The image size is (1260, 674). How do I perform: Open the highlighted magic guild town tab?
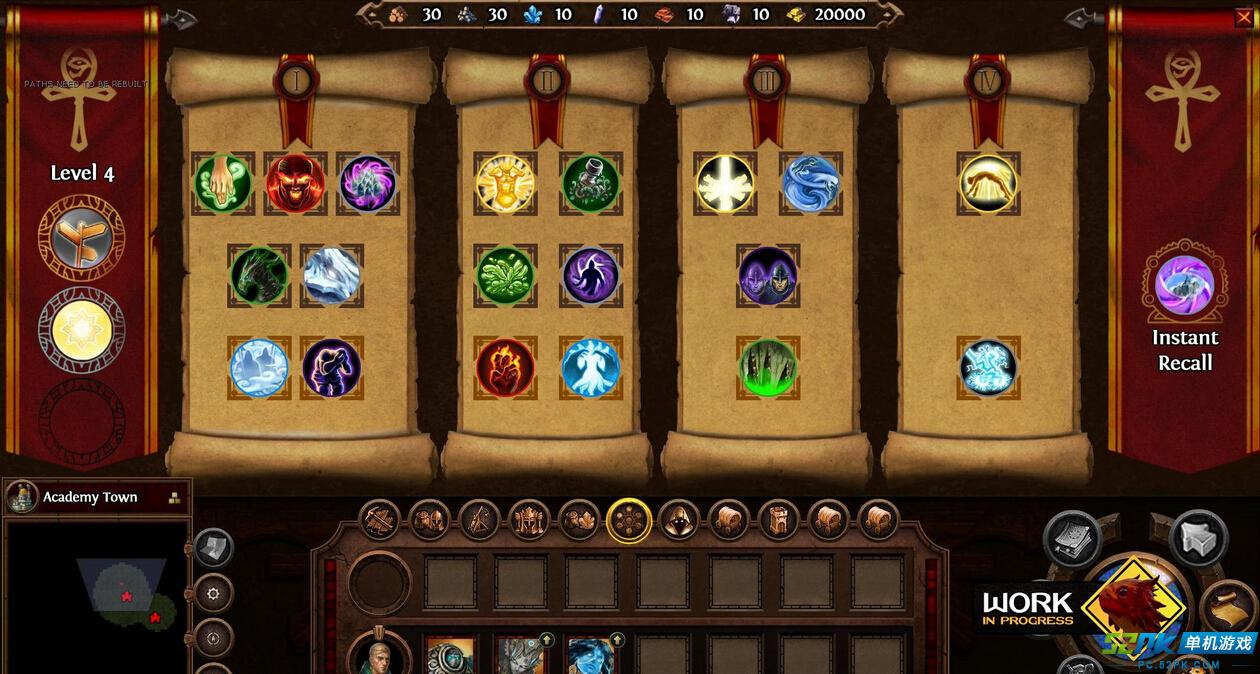(x=629, y=520)
